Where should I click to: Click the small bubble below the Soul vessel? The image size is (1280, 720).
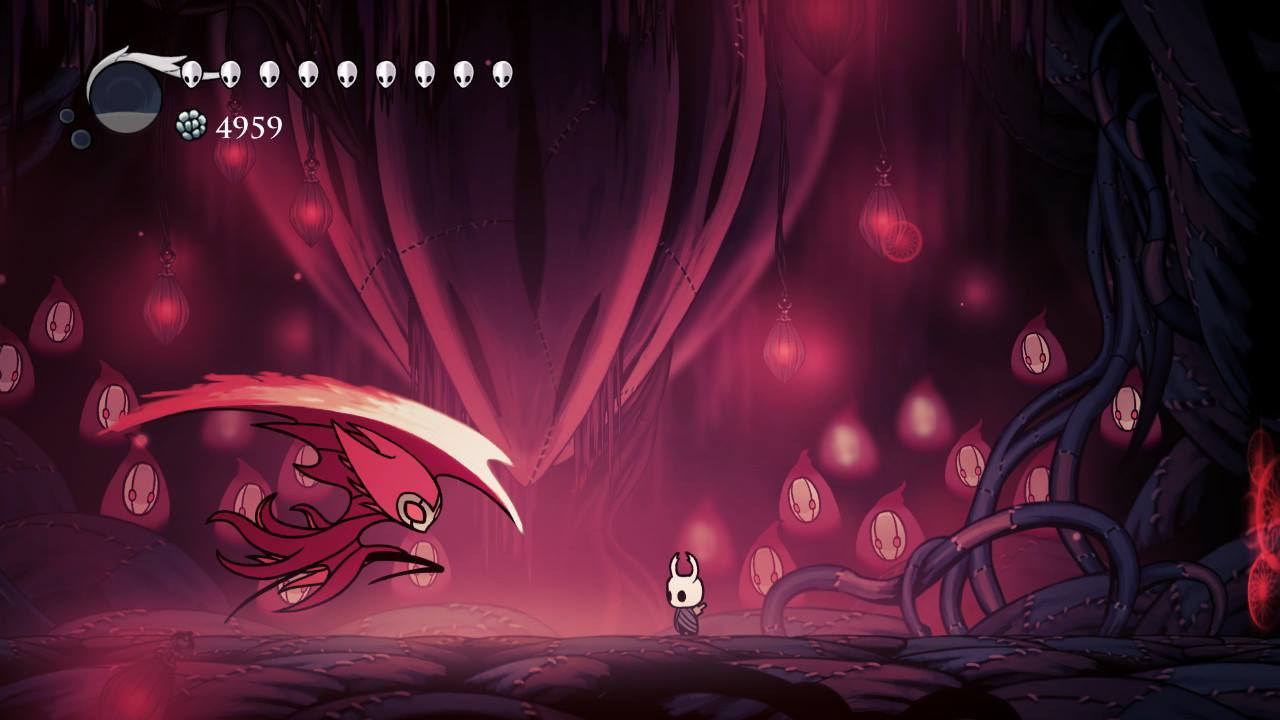(80, 140)
